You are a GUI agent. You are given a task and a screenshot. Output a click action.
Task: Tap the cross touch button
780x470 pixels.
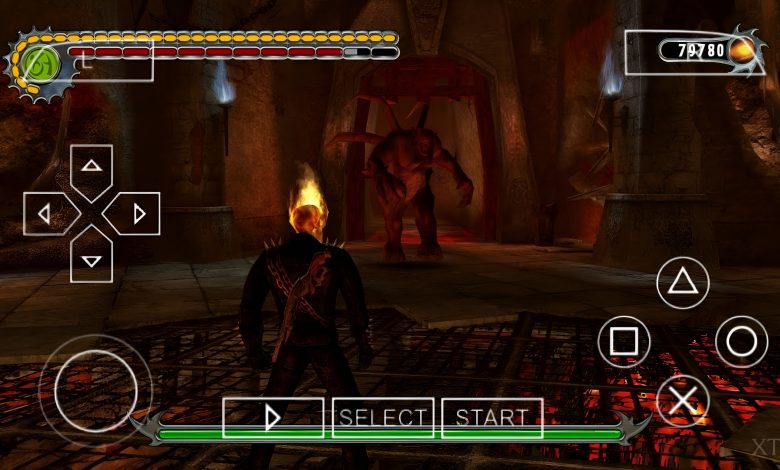[x=682, y=402]
